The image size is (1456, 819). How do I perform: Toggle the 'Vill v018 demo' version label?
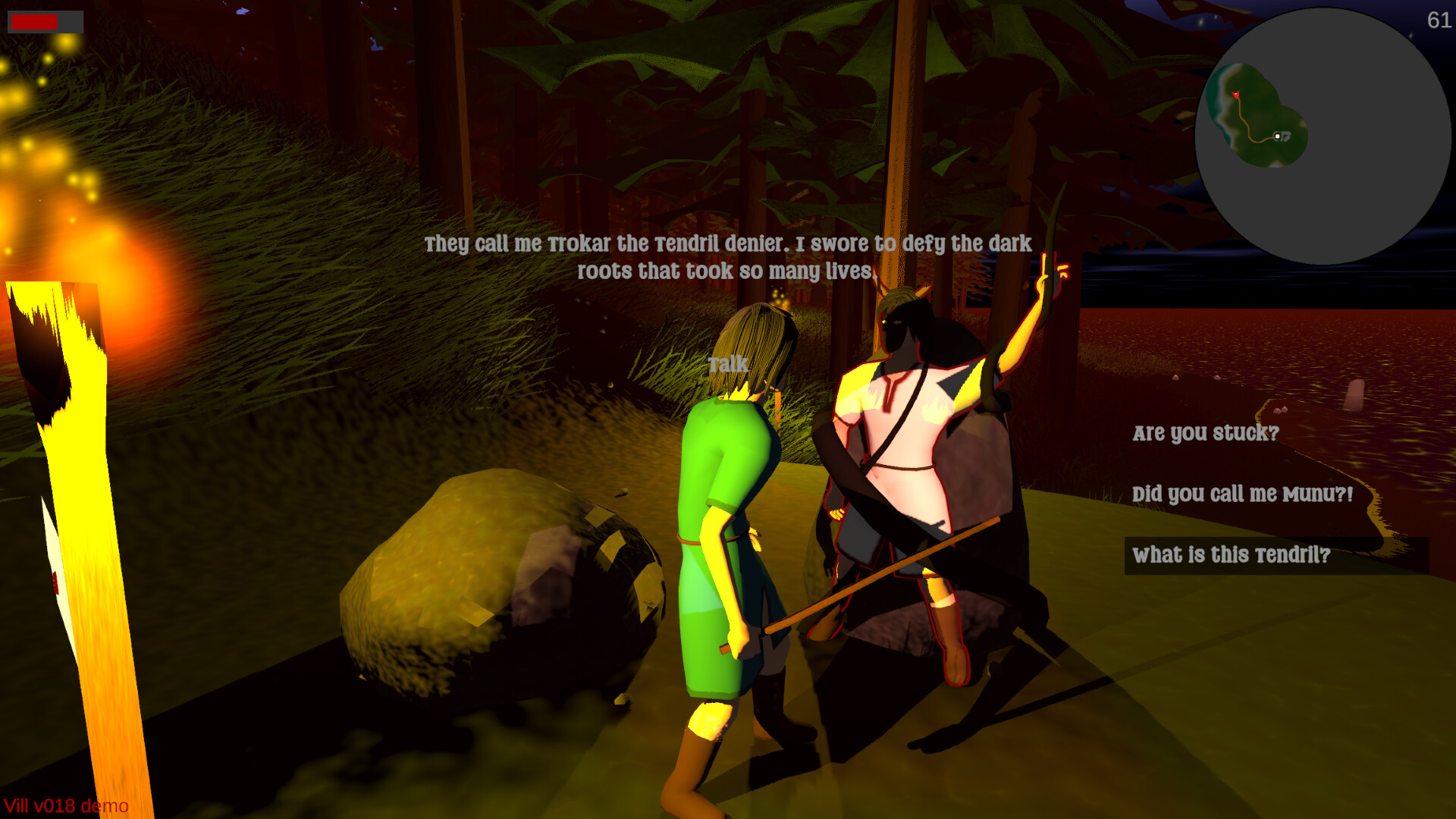coord(65,806)
